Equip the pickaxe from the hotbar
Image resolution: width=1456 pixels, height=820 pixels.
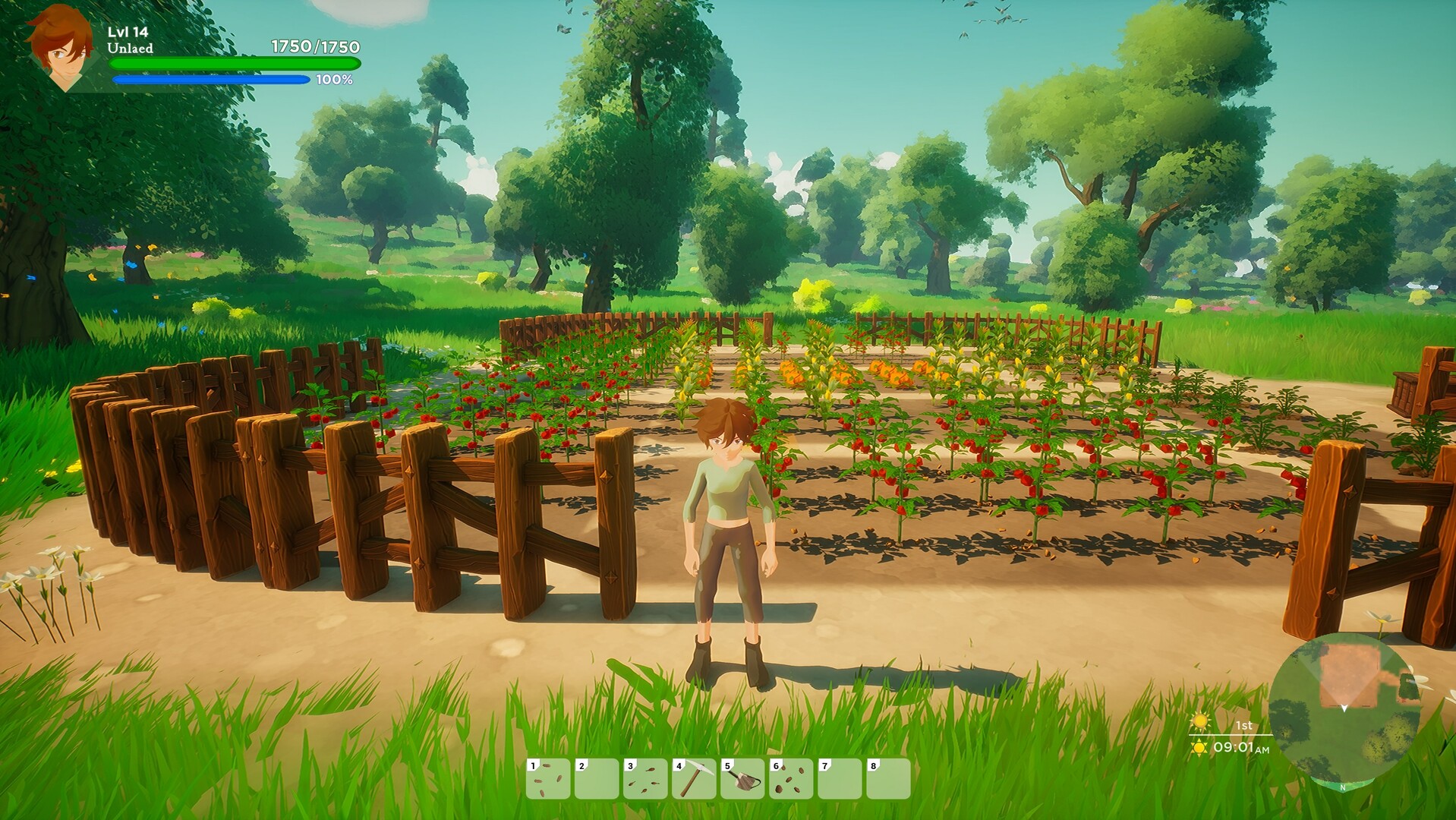pyautogui.click(x=694, y=778)
